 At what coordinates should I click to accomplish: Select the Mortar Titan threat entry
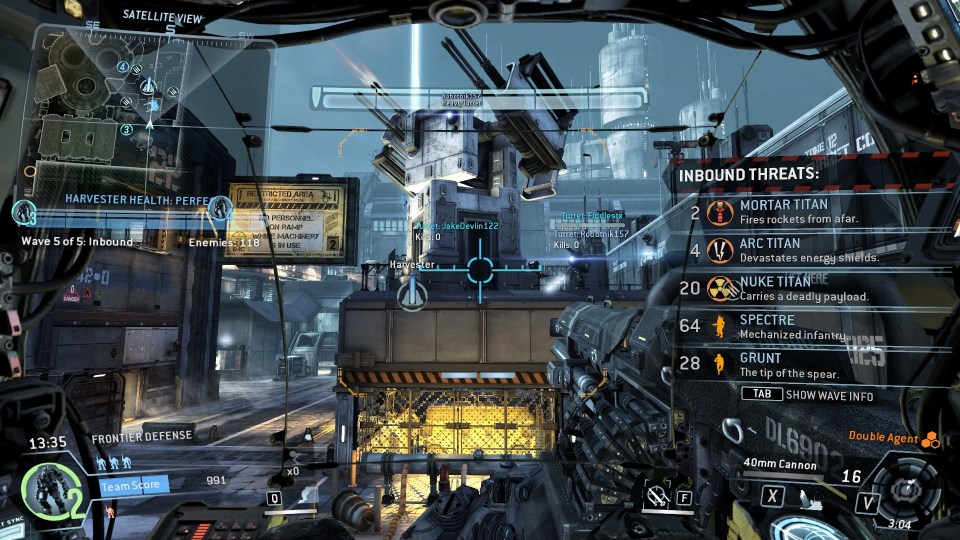pyautogui.click(x=790, y=211)
